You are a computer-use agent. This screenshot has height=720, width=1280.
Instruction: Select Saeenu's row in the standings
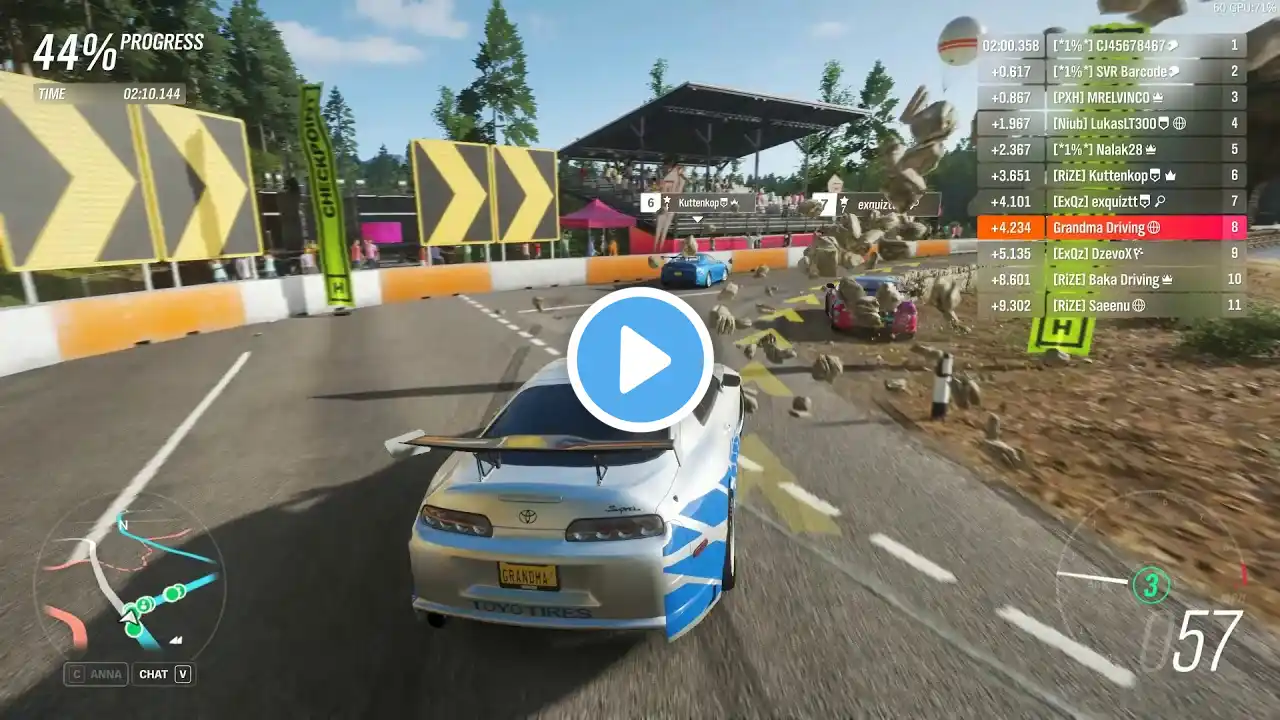1110,305
